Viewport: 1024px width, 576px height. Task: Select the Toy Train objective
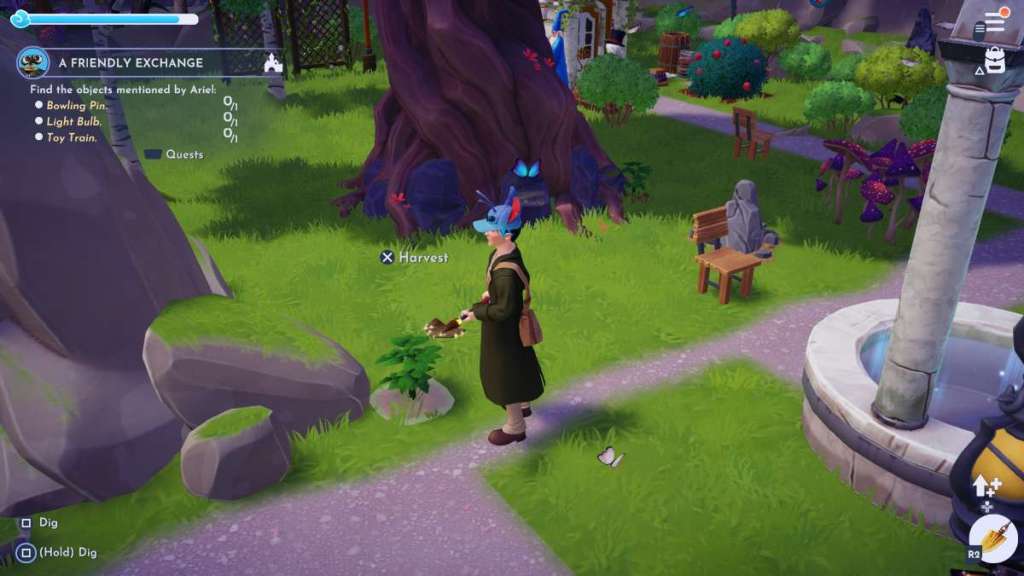(x=72, y=137)
